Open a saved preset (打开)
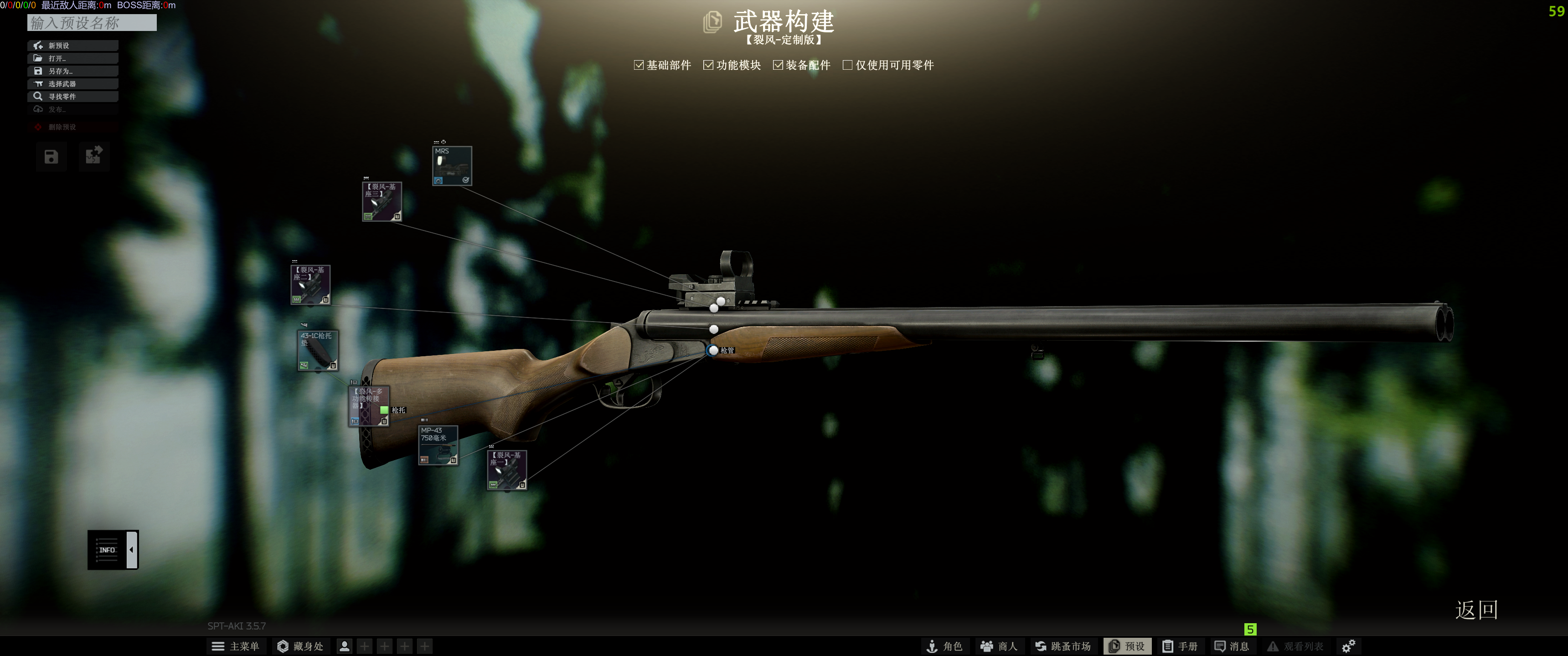The height and width of the screenshot is (656, 1568). coord(72,58)
